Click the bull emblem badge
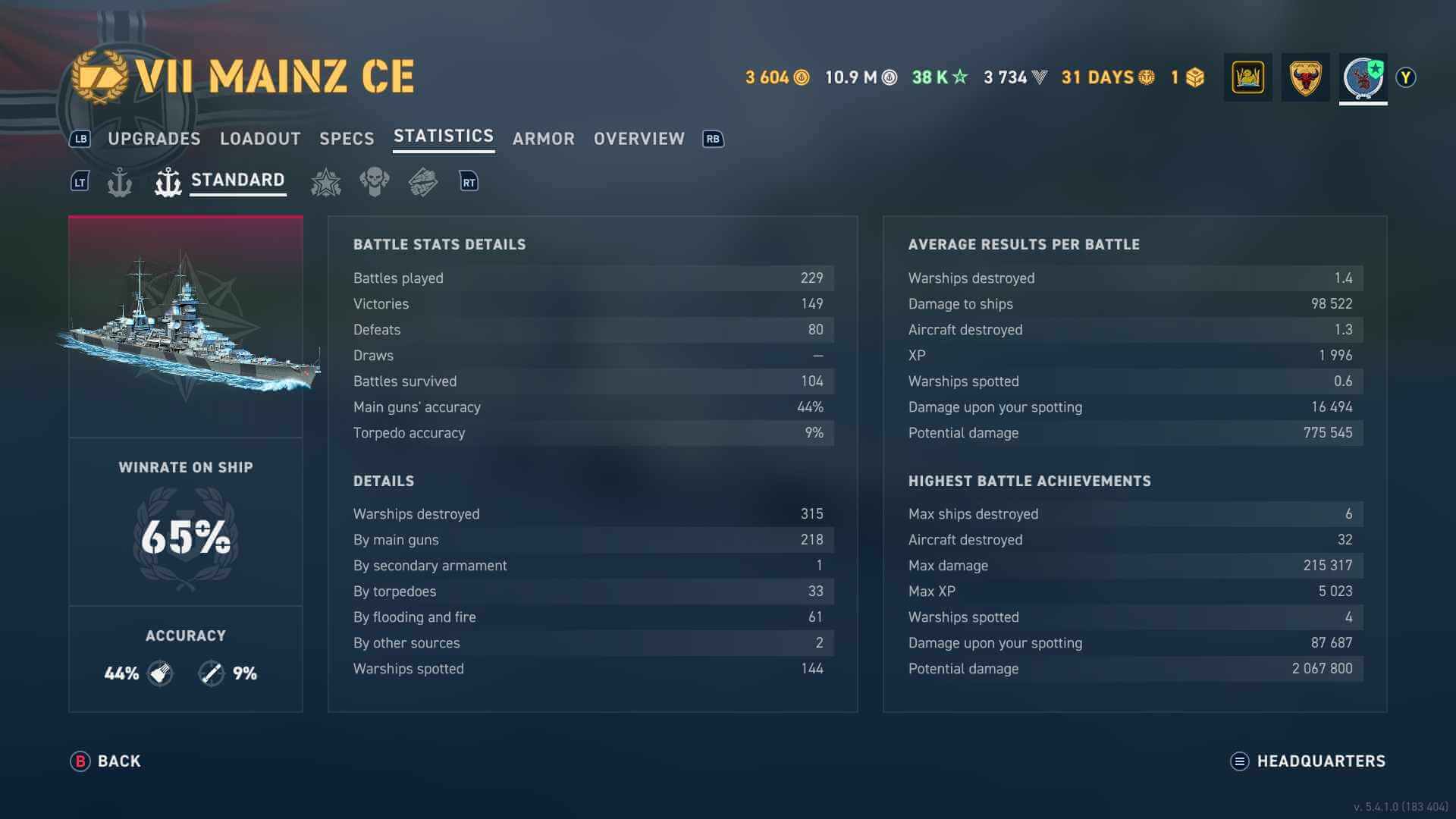Image resolution: width=1456 pixels, height=819 pixels. click(1305, 77)
